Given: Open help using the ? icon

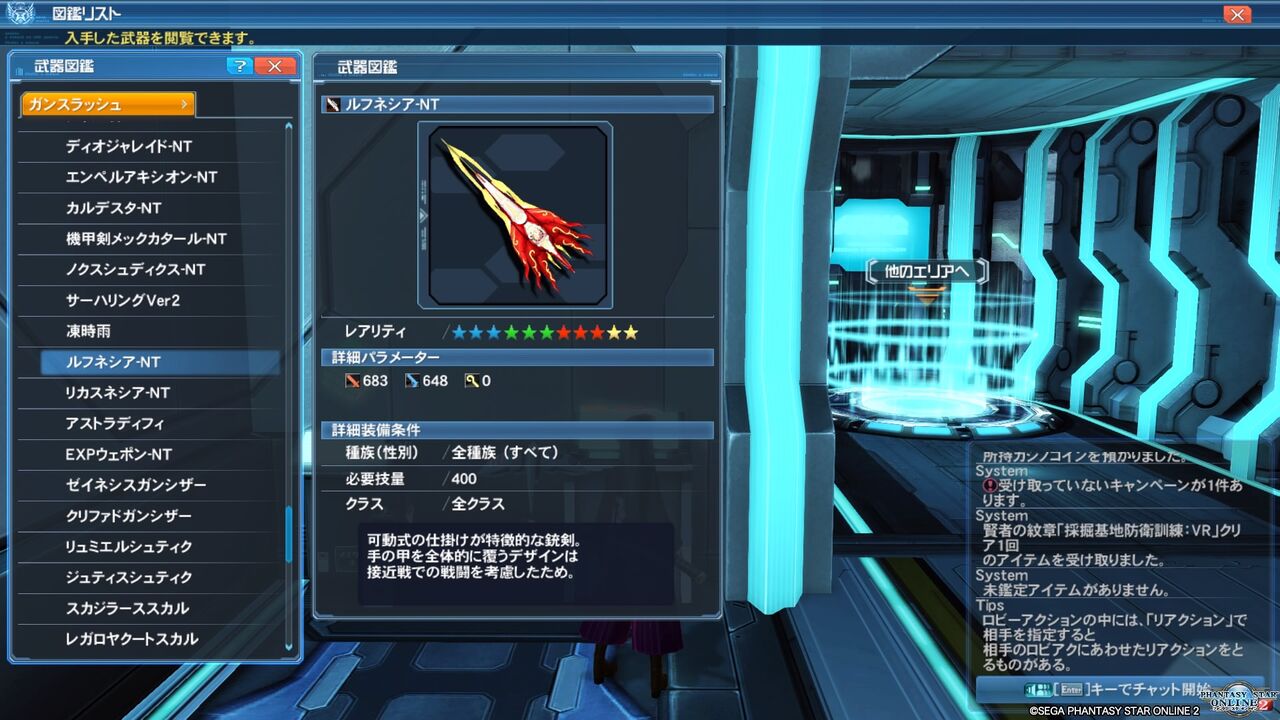Looking at the screenshot, I should 239,66.
